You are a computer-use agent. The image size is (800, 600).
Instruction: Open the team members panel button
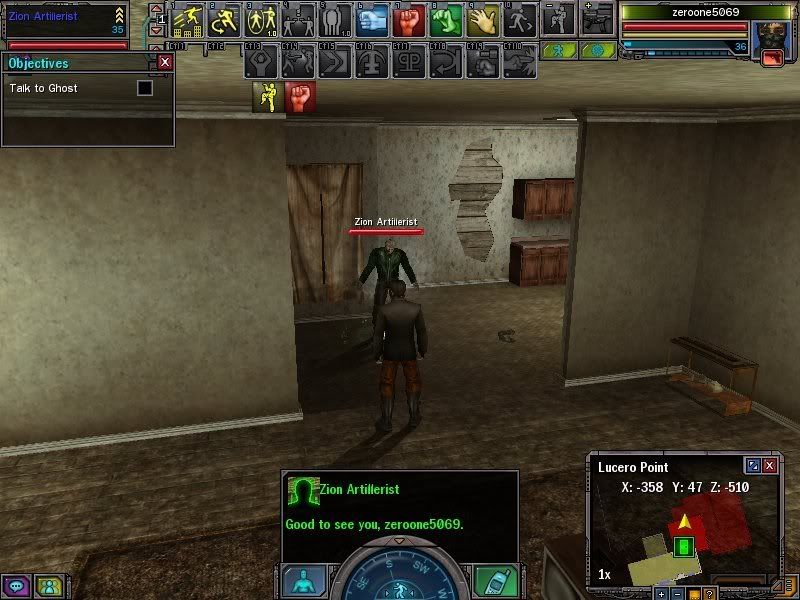(x=48, y=586)
